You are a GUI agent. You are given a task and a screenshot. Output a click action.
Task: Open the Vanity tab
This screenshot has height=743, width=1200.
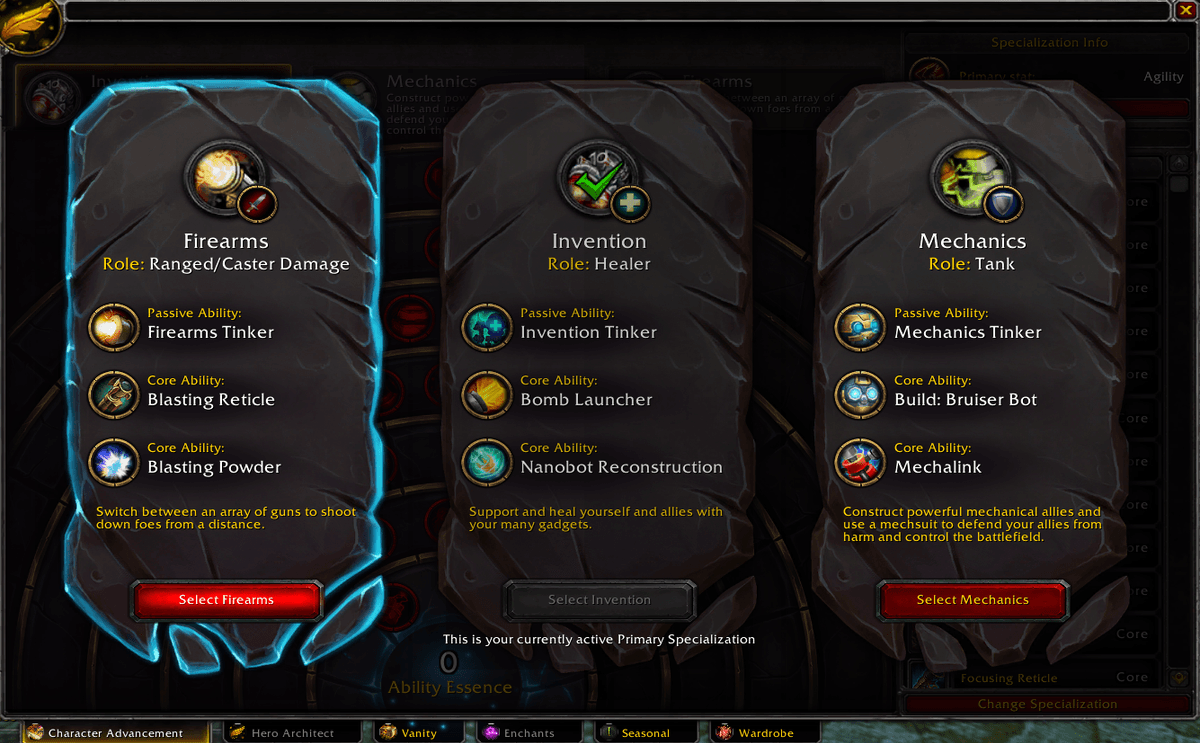[410, 733]
